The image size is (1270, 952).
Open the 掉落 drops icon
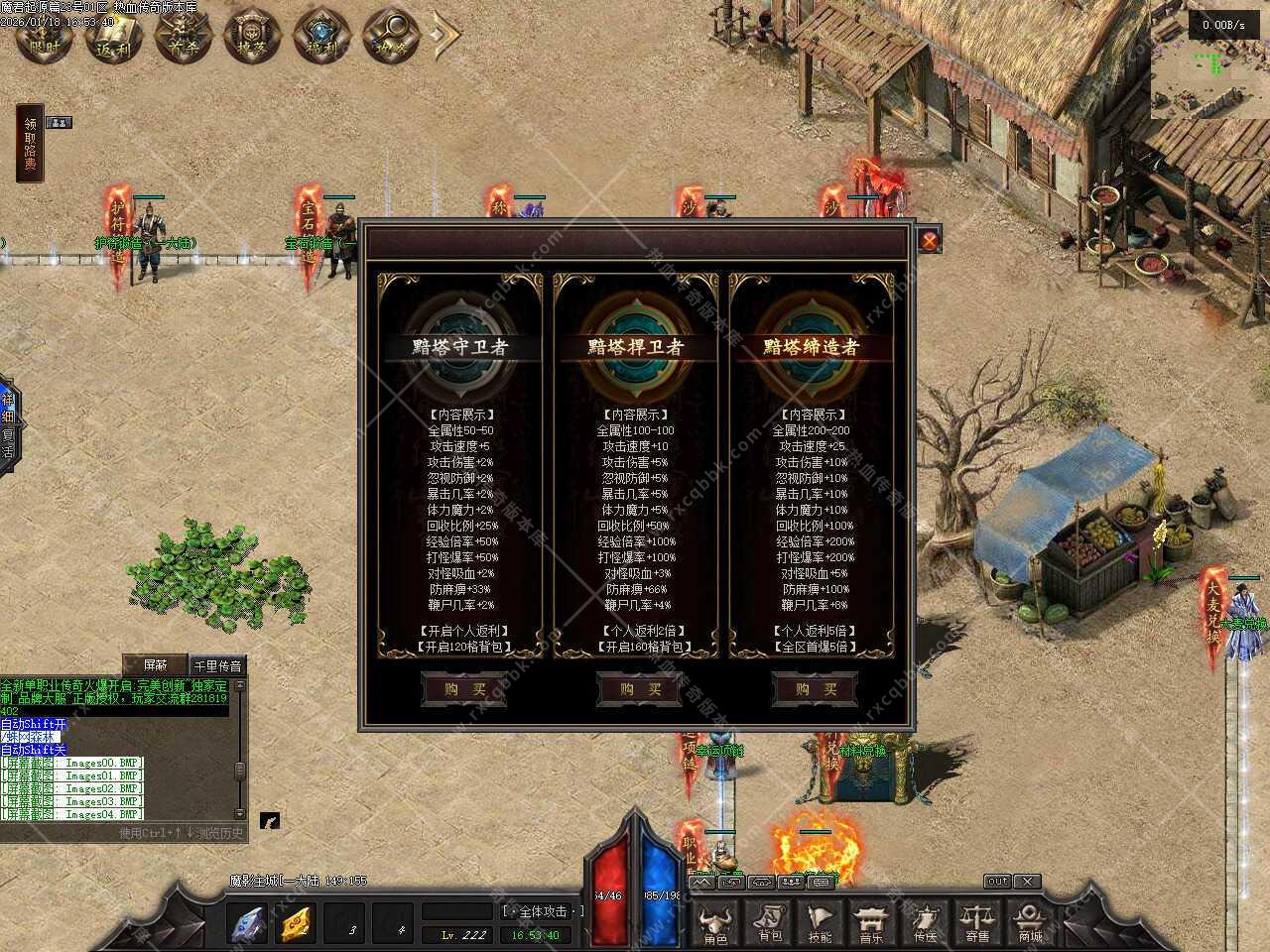coord(254,37)
